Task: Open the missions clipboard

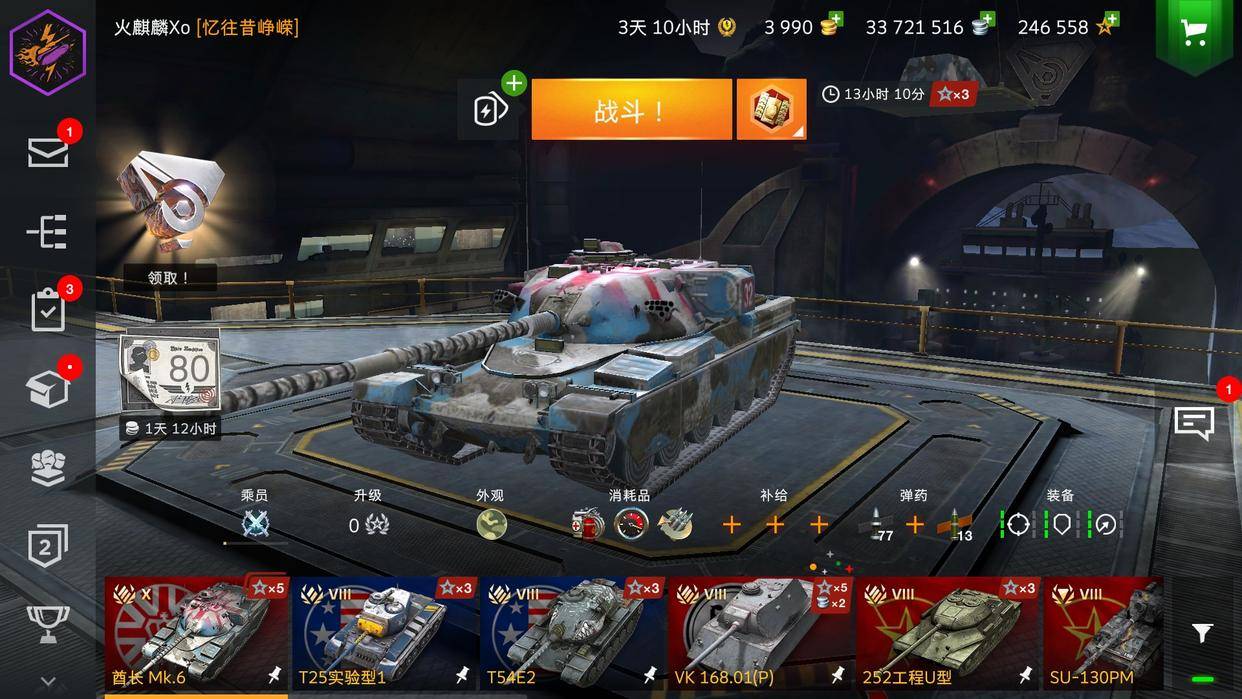Action: click(x=48, y=311)
